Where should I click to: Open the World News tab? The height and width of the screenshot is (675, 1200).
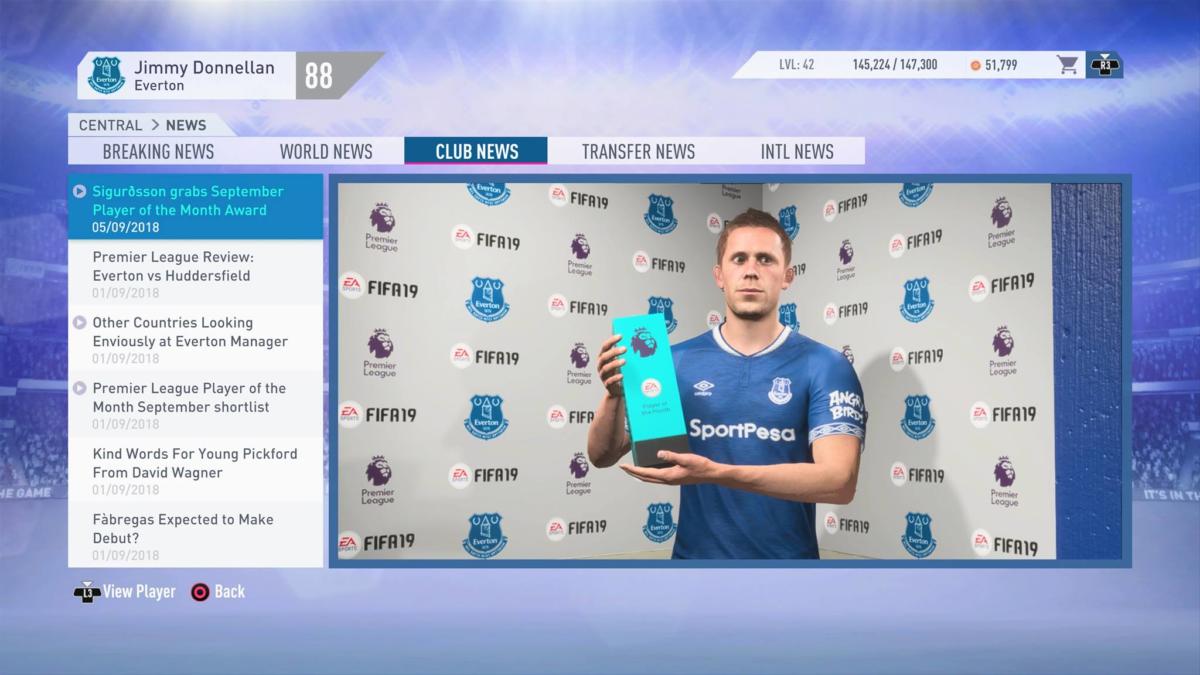coord(326,151)
